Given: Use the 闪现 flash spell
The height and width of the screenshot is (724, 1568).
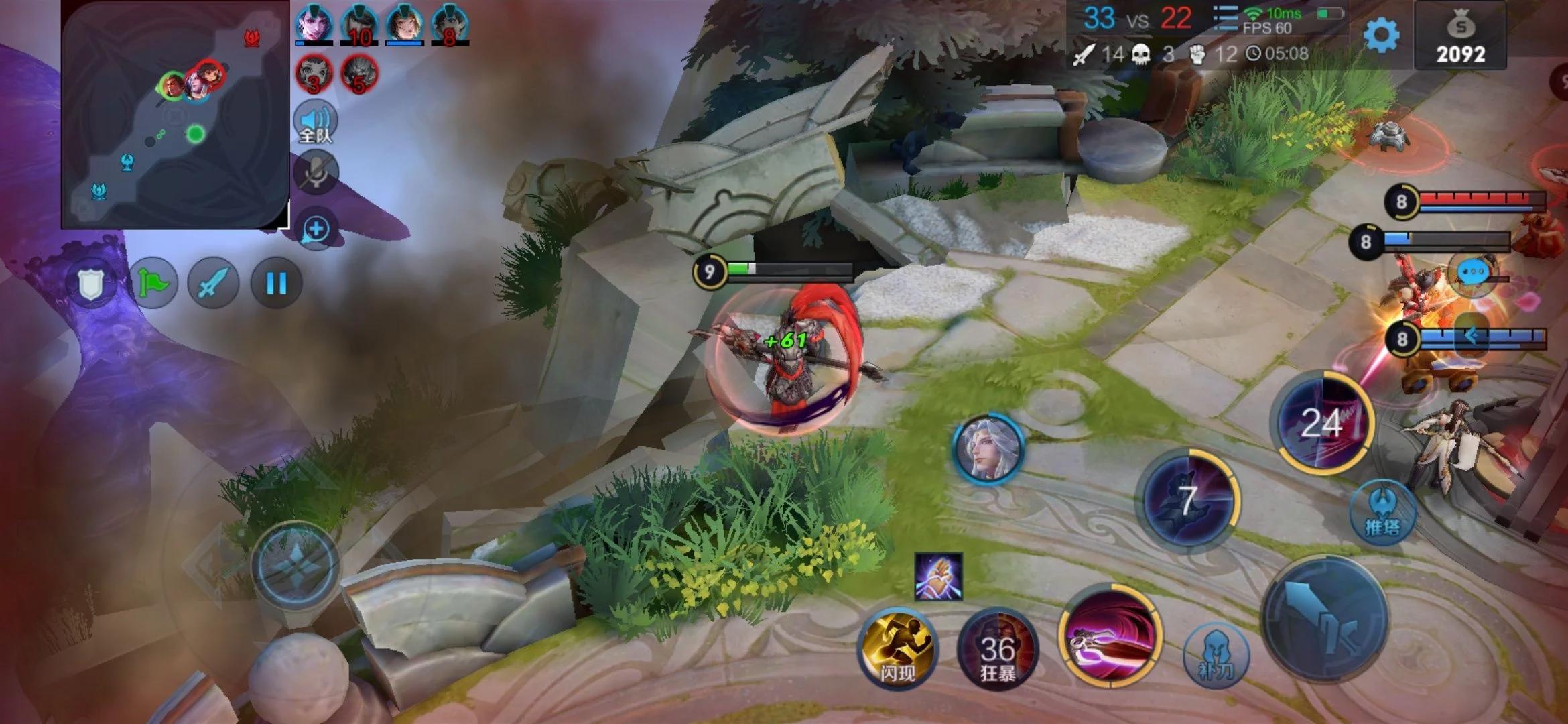Looking at the screenshot, I should pyautogui.click(x=897, y=648).
